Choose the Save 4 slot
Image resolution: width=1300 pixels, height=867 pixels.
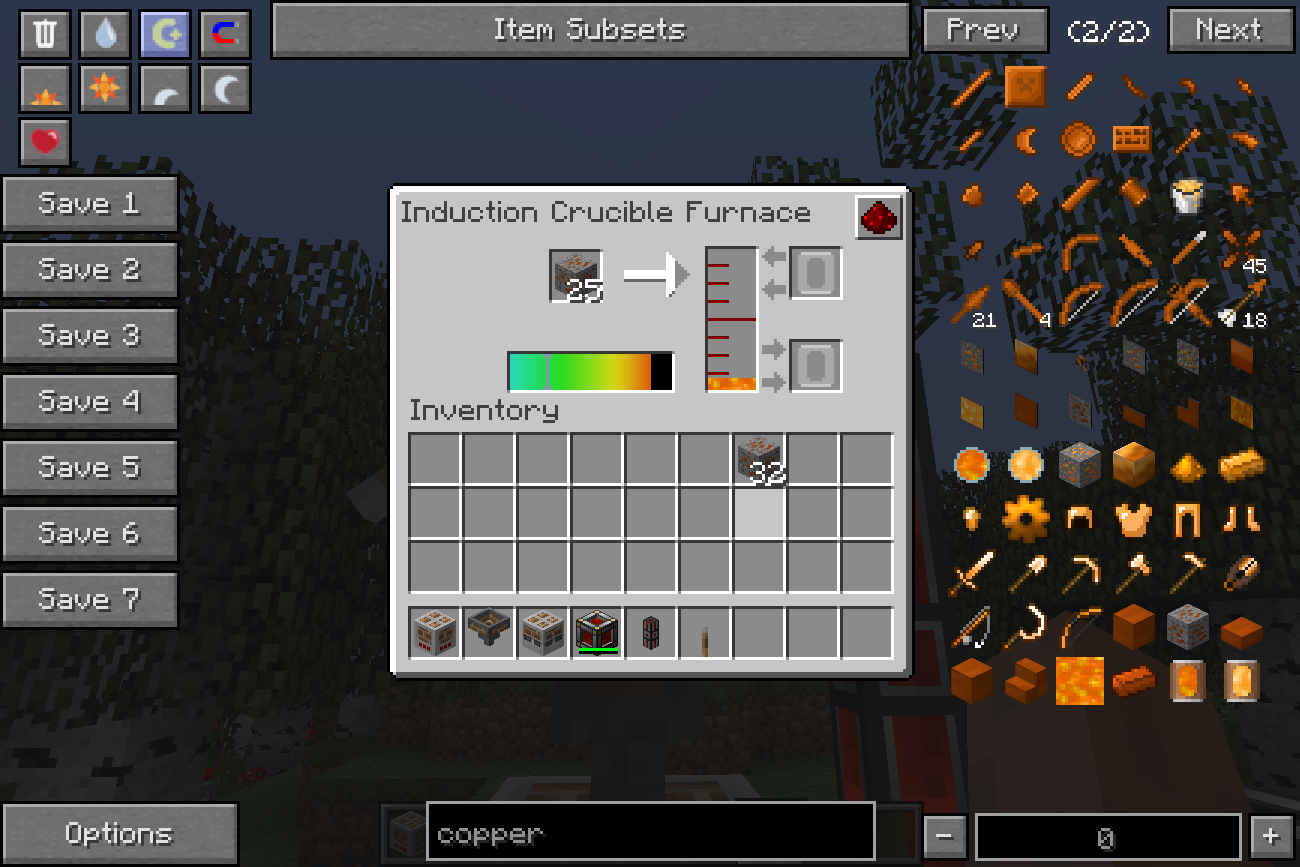pos(90,402)
